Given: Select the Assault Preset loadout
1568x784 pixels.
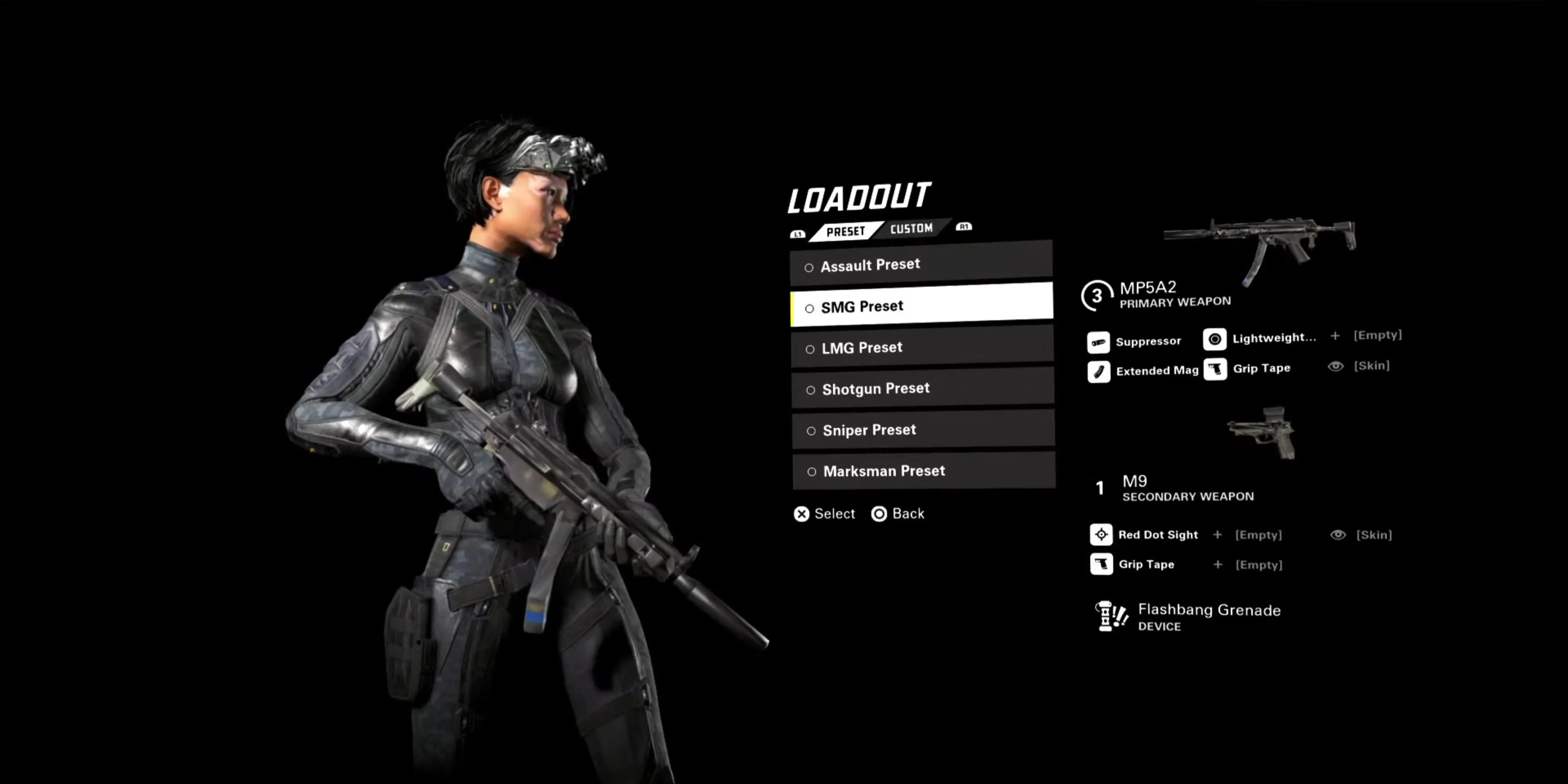Looking at the screenshot, I should 920,265.
